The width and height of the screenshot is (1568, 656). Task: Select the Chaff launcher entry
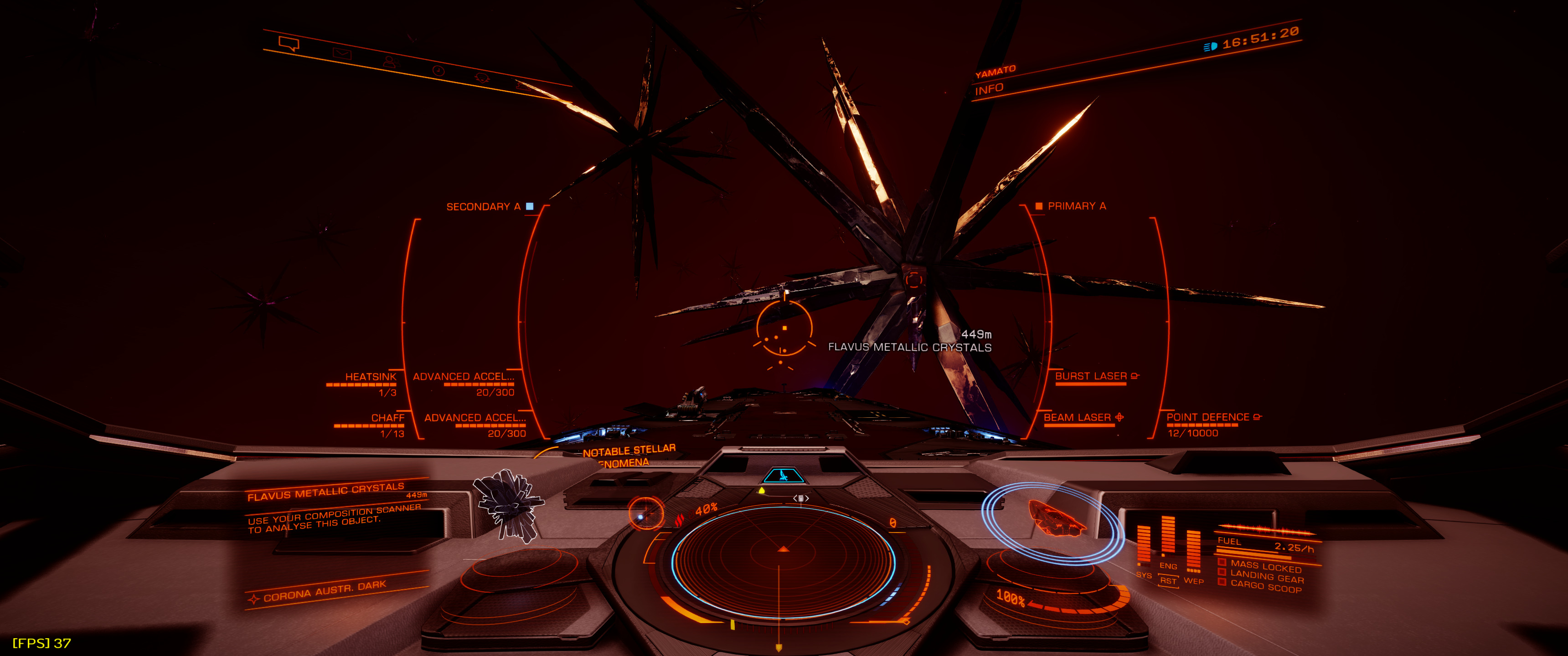click(387, 418)
